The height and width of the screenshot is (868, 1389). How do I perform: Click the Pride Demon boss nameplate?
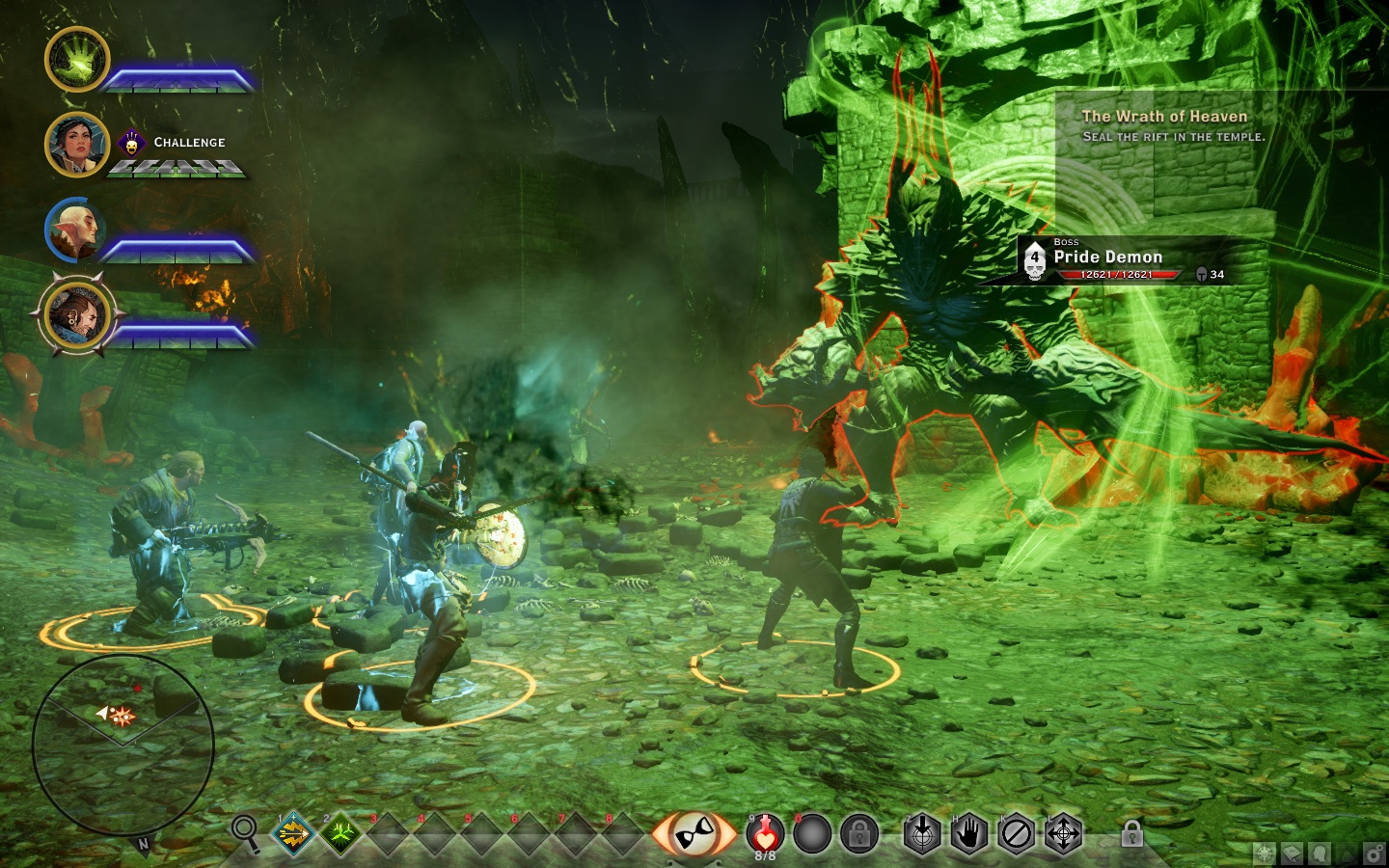pos(1107,258)
